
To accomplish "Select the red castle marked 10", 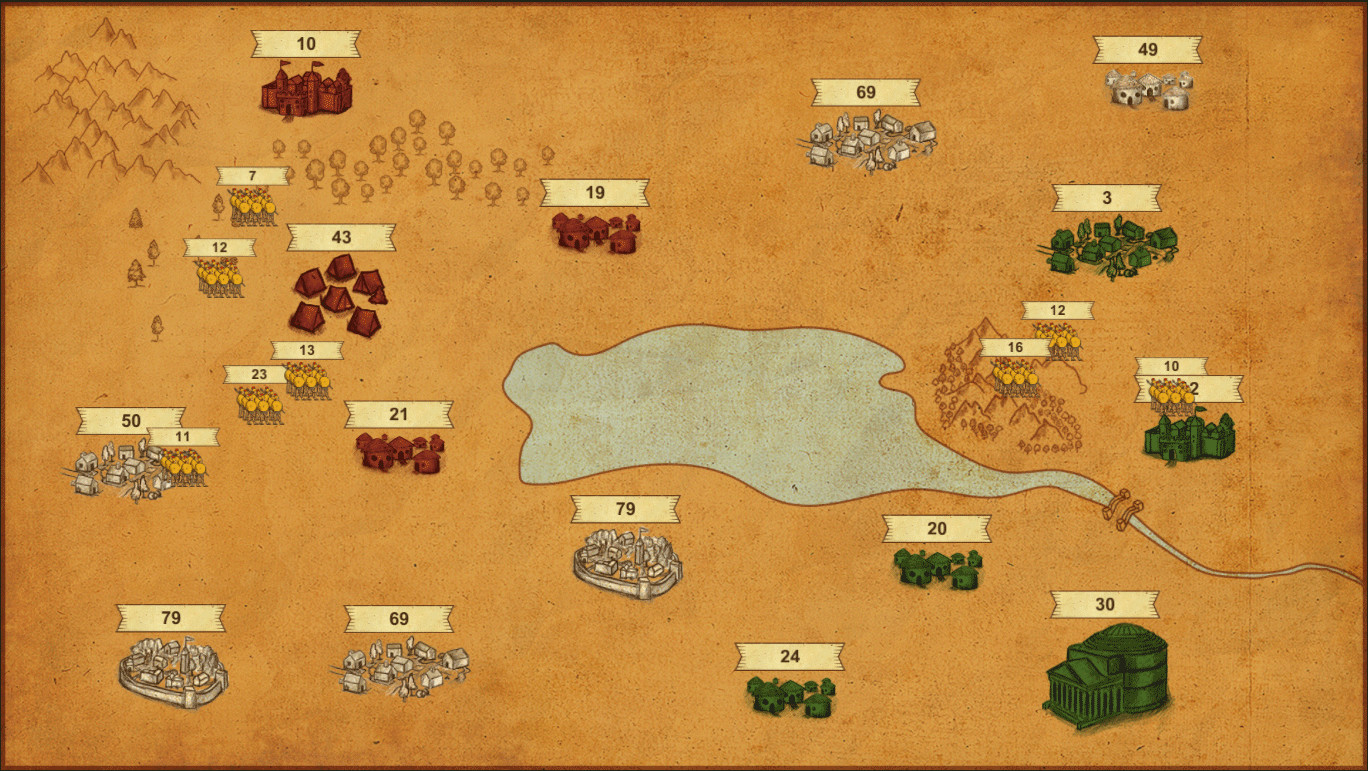I will pyautogui.click(x=308, y=90).
